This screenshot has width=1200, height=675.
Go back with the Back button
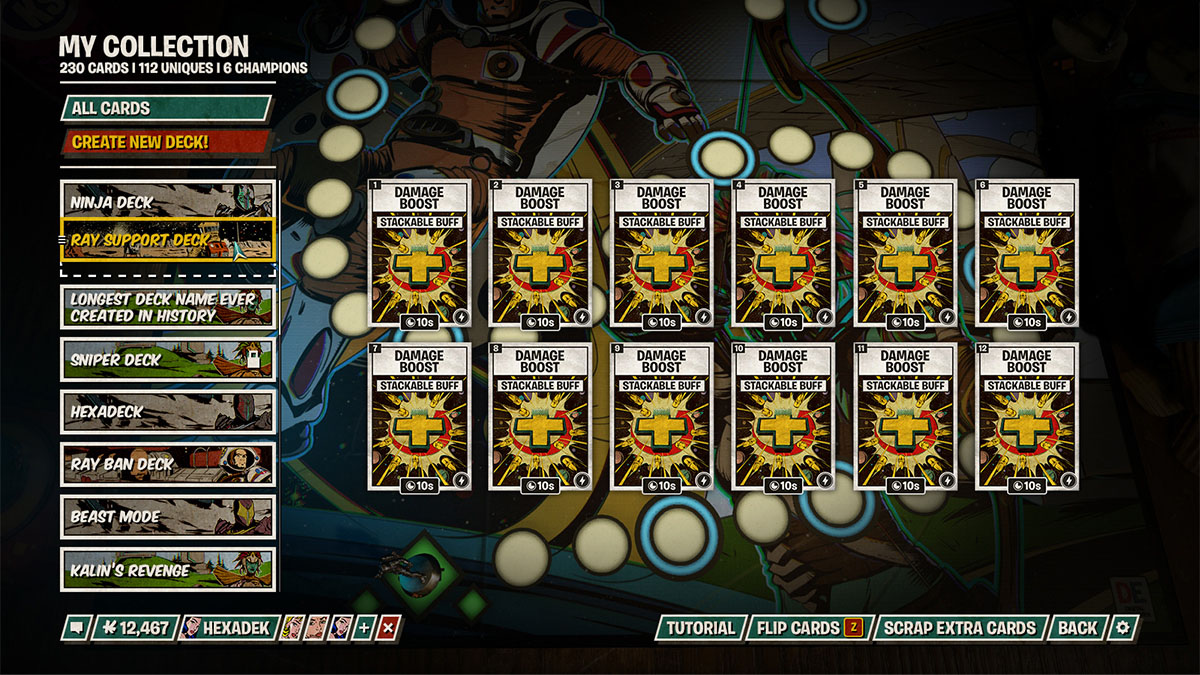(x=1077, y=628)
